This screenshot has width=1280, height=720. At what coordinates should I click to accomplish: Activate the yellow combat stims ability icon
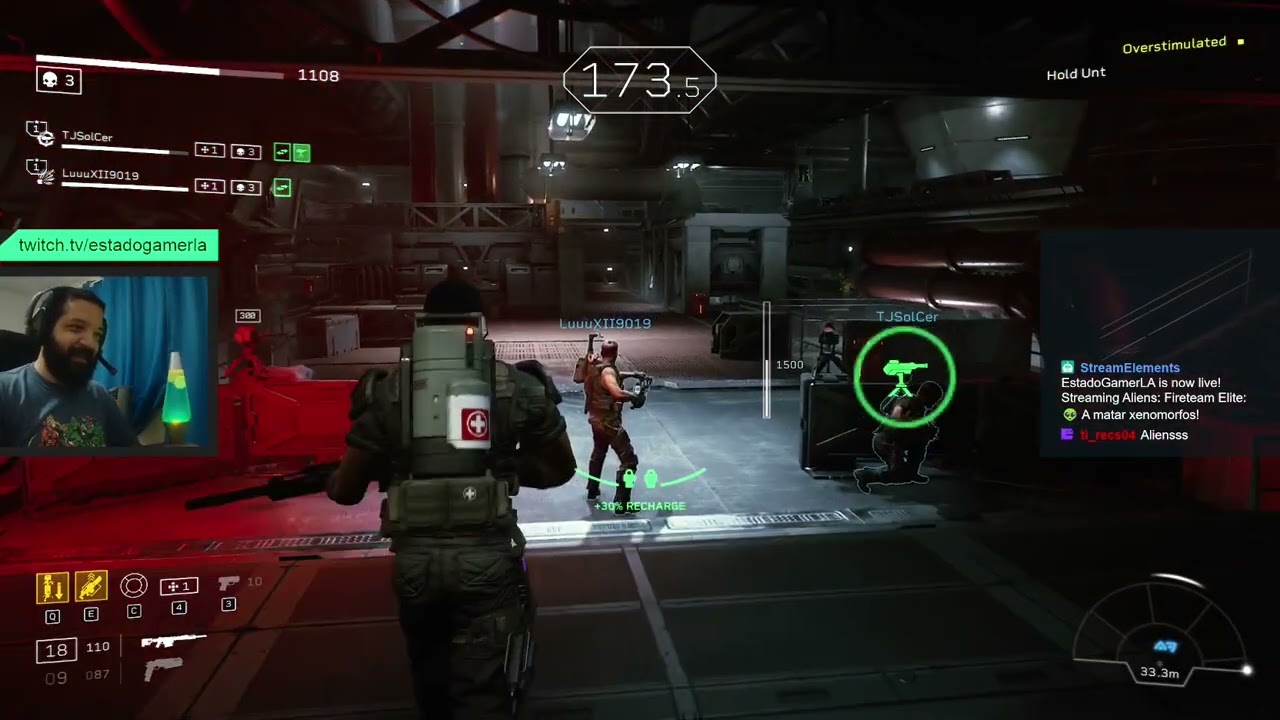(91, 587)
